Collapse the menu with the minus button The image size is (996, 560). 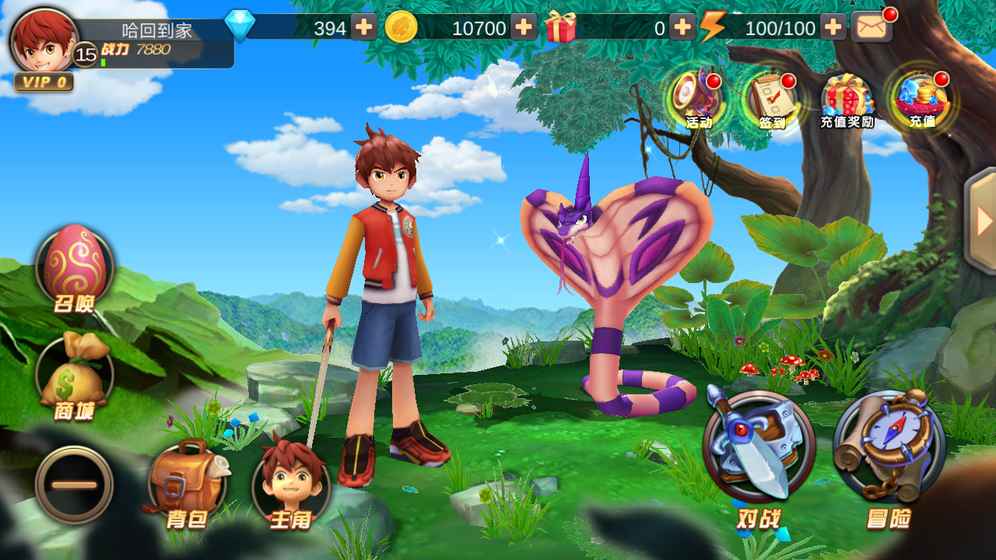74,484
